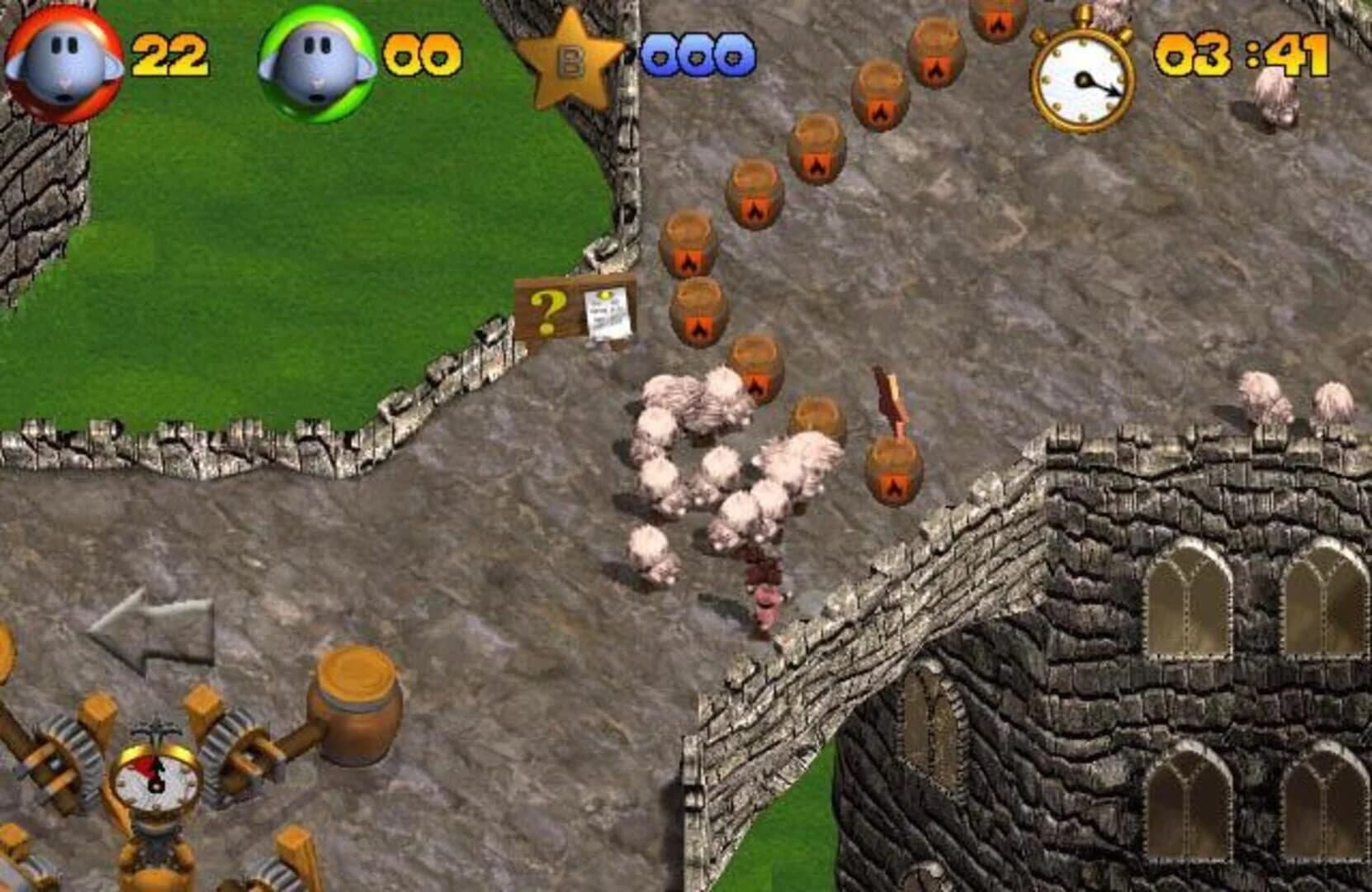The width and height of the screenshot is (1372, 892).
Task: Click the scarecrow figure near the barrels
Action: click(889, 405)
